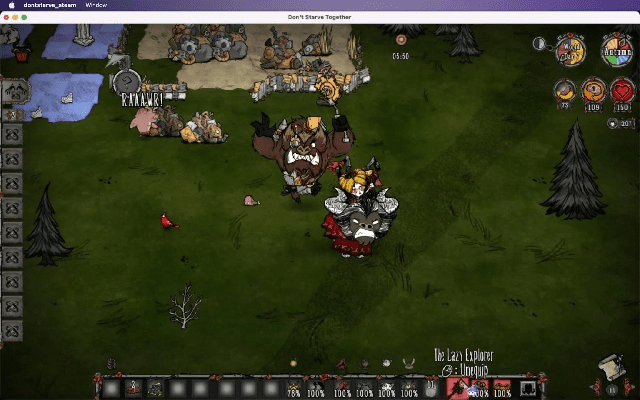Click the Autumn season clock
The image size is (640, 400).
click(615, 50)
